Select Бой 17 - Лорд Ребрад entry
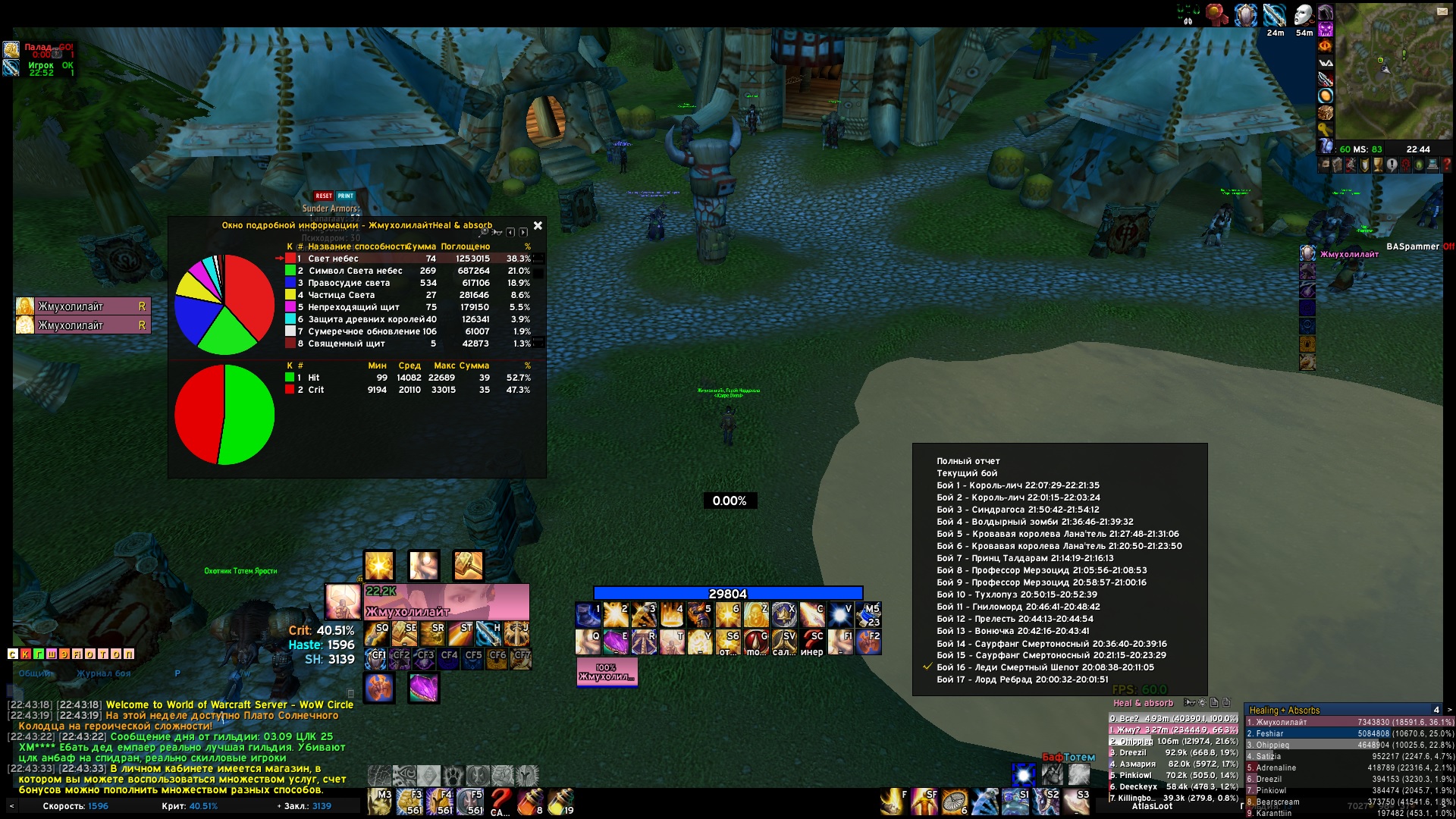The width and height of the screenshot is (1456, 819). click(1021, 679)
